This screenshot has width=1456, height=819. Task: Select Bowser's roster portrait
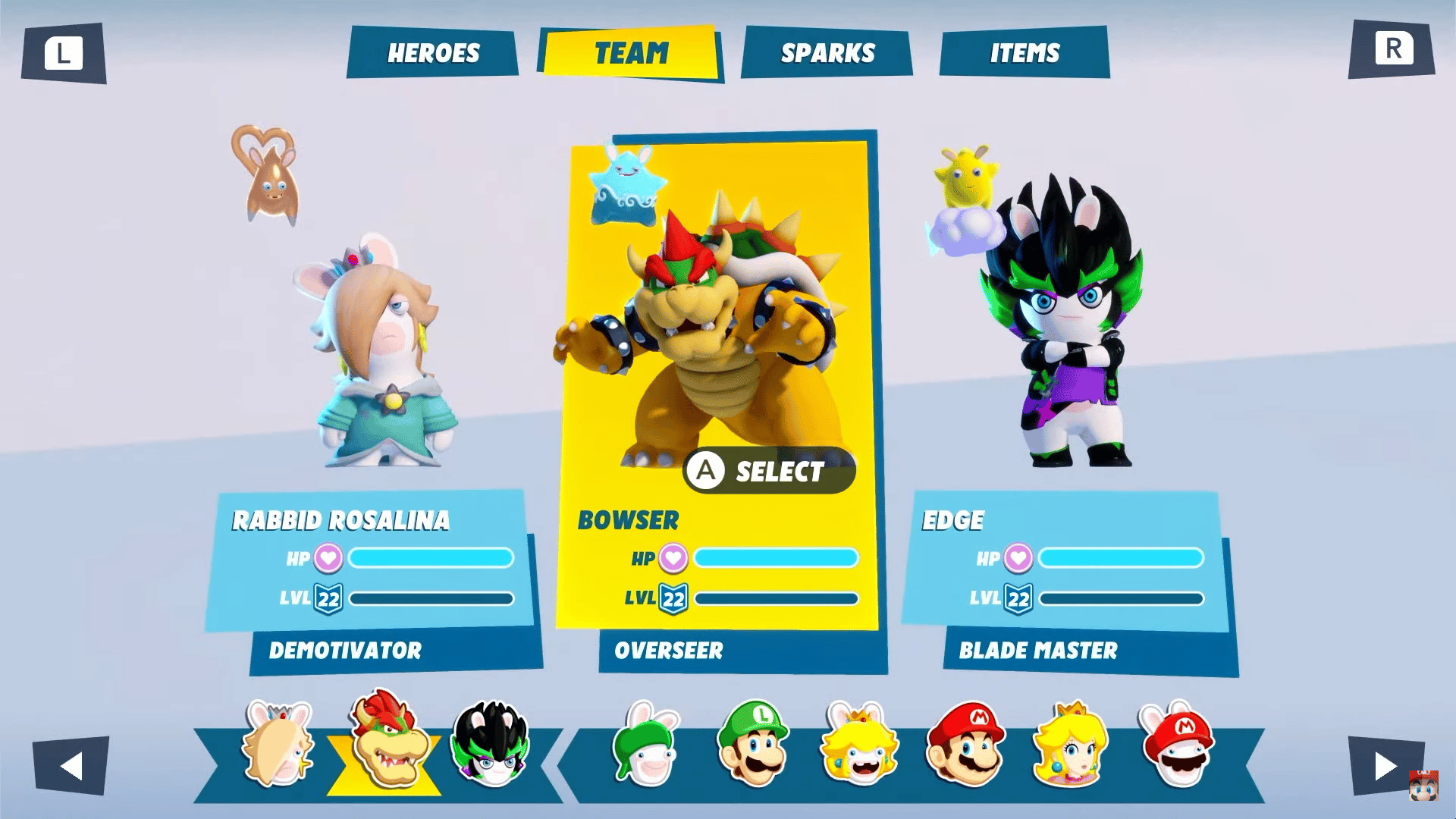(x=386, y=741)
